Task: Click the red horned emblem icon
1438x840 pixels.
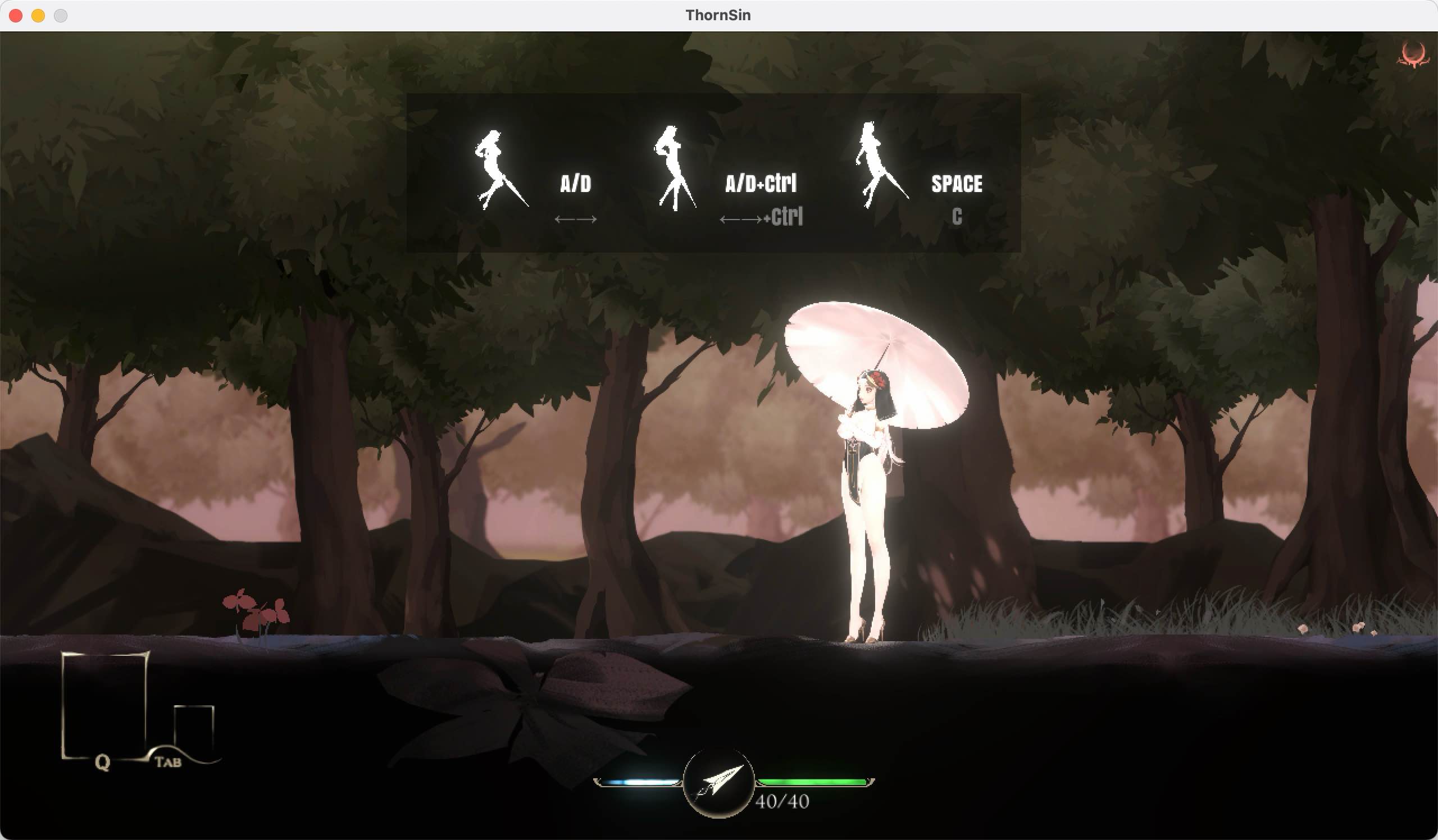Action: [1413, 56]
